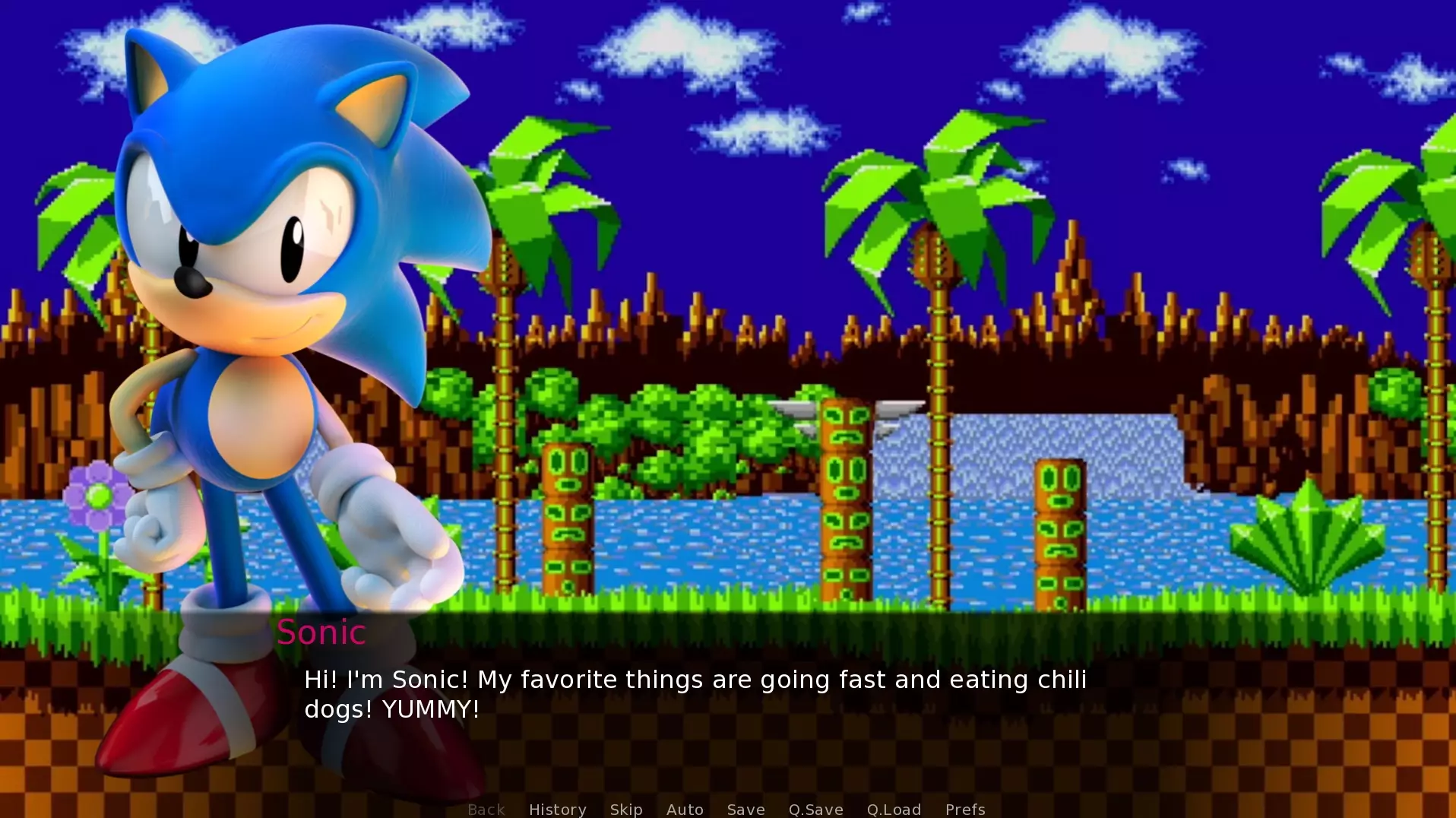Click the Sonic name label
This screenshot has width=1456, height=818.
pos(321,632)
